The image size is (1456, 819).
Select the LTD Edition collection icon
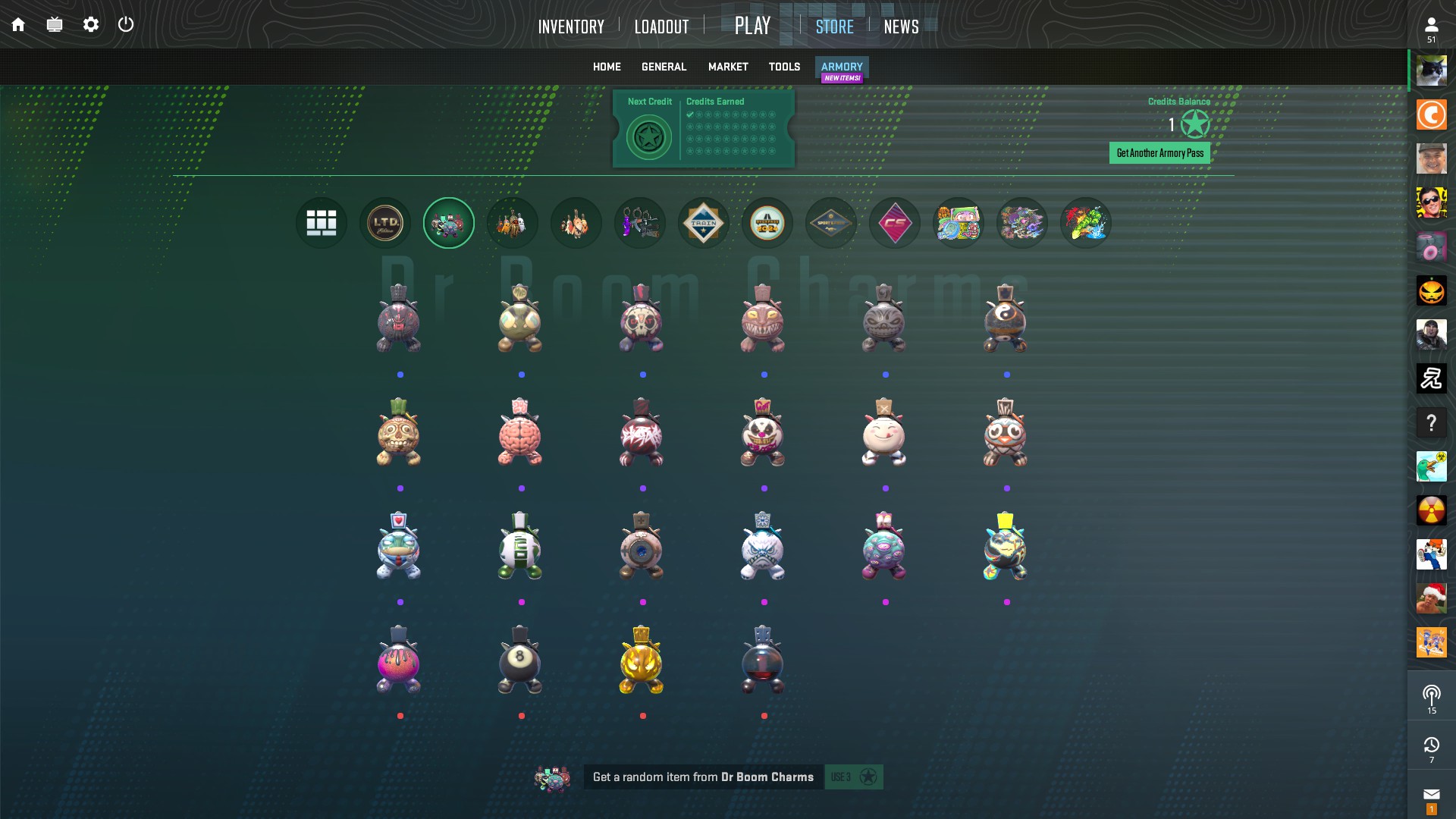point(385,223)
